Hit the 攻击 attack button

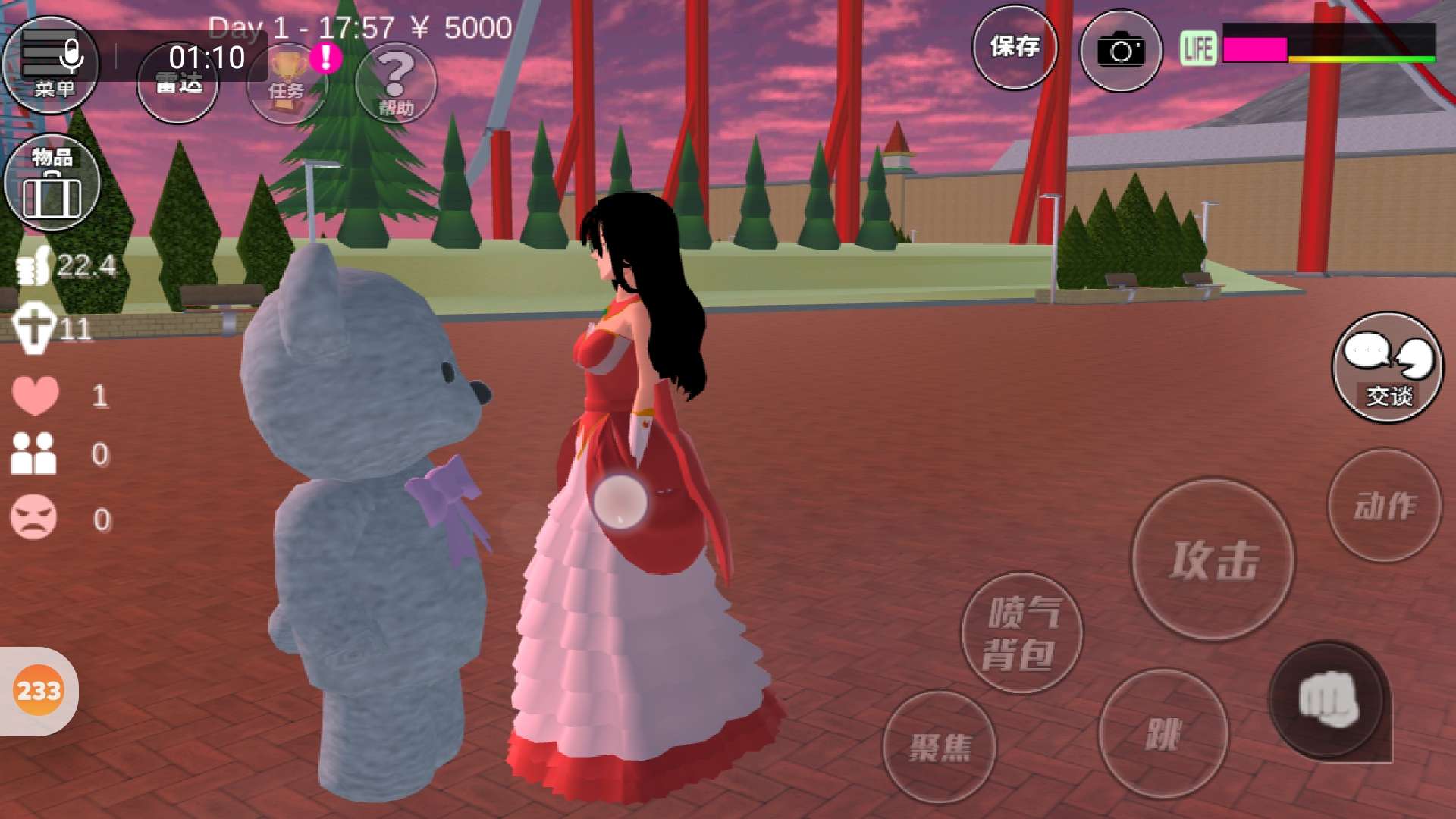click(x=1213, y=560)
